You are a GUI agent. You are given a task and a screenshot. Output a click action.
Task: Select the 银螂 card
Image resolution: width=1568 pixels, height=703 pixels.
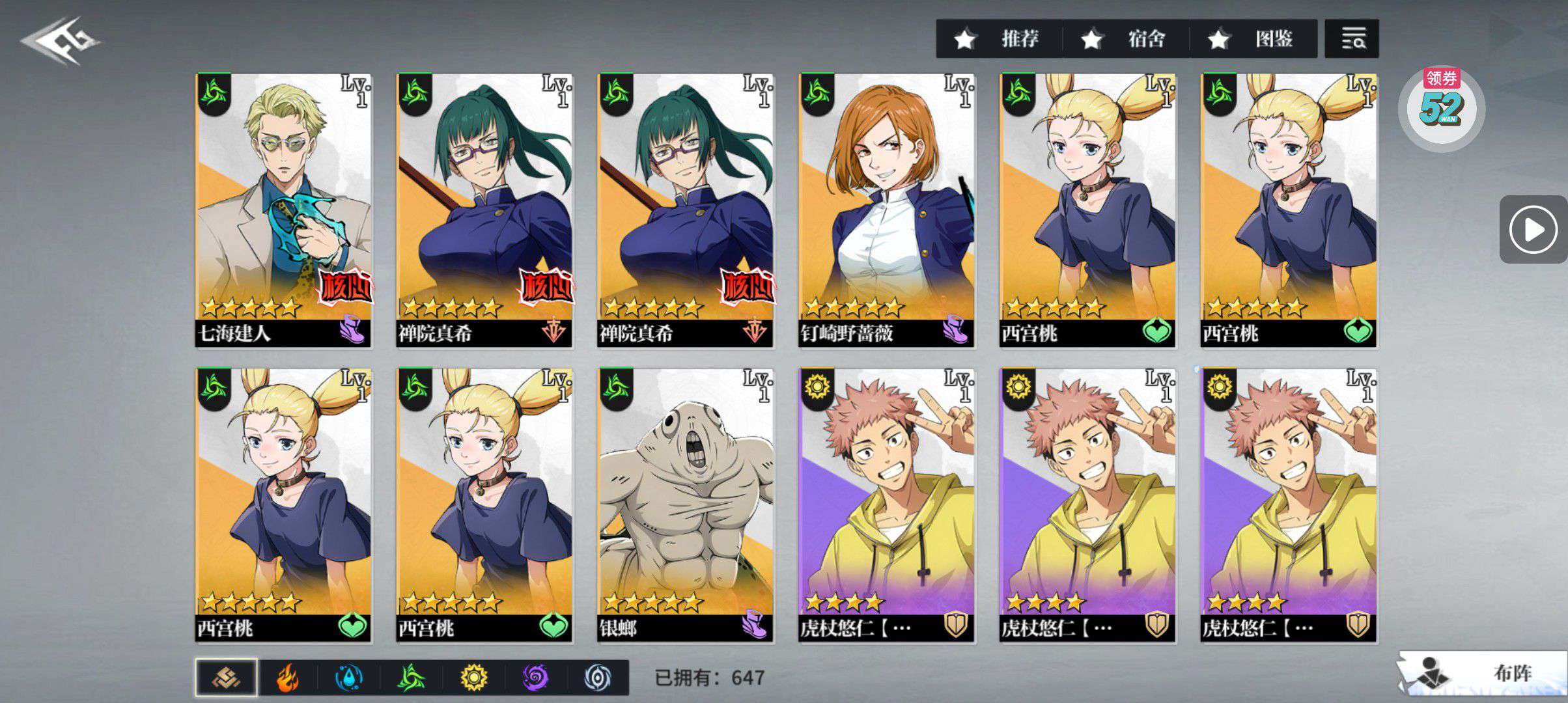point(686,505)
